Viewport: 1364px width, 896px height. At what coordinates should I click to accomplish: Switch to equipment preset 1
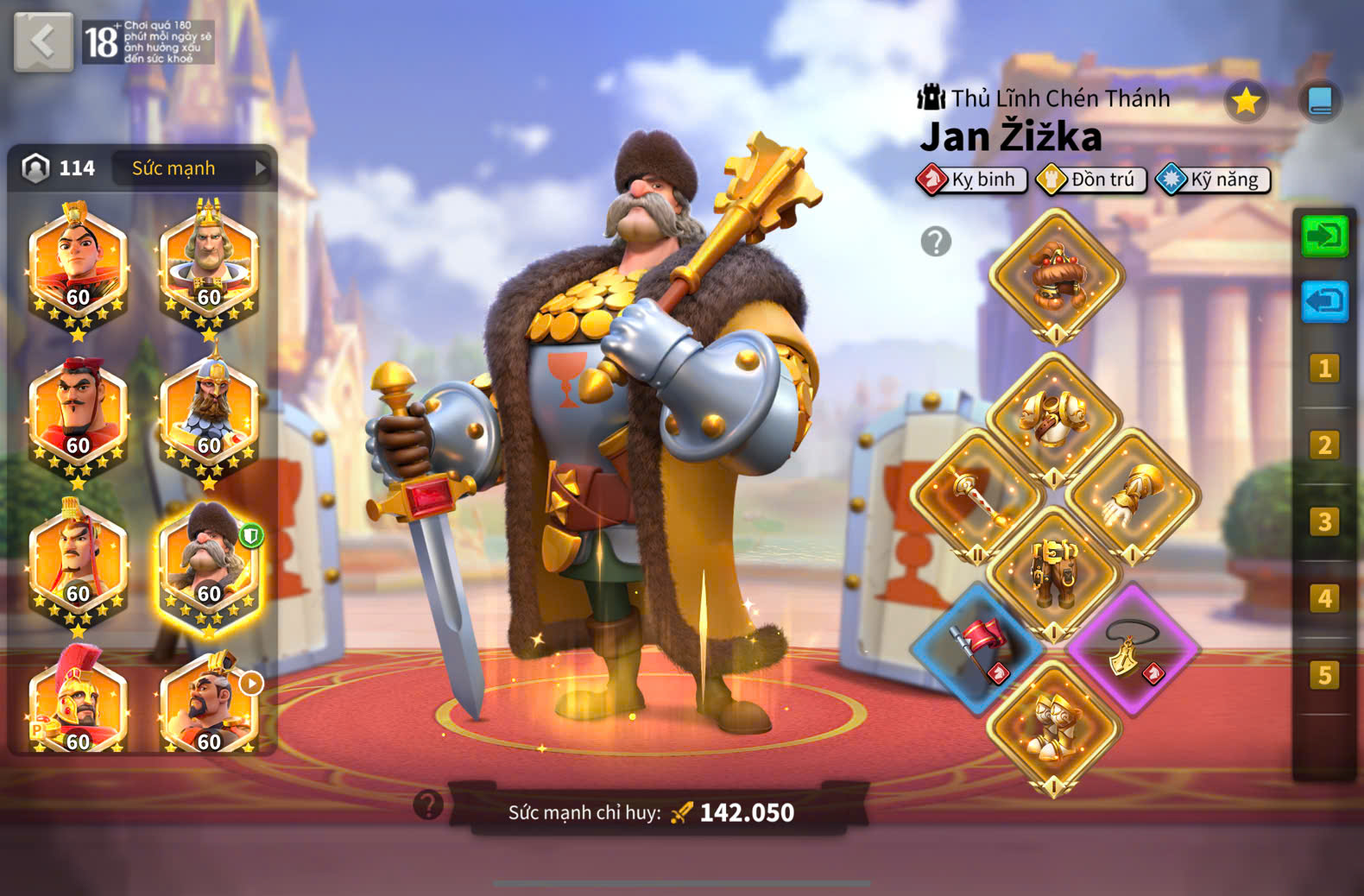[x=1324, y=369]
